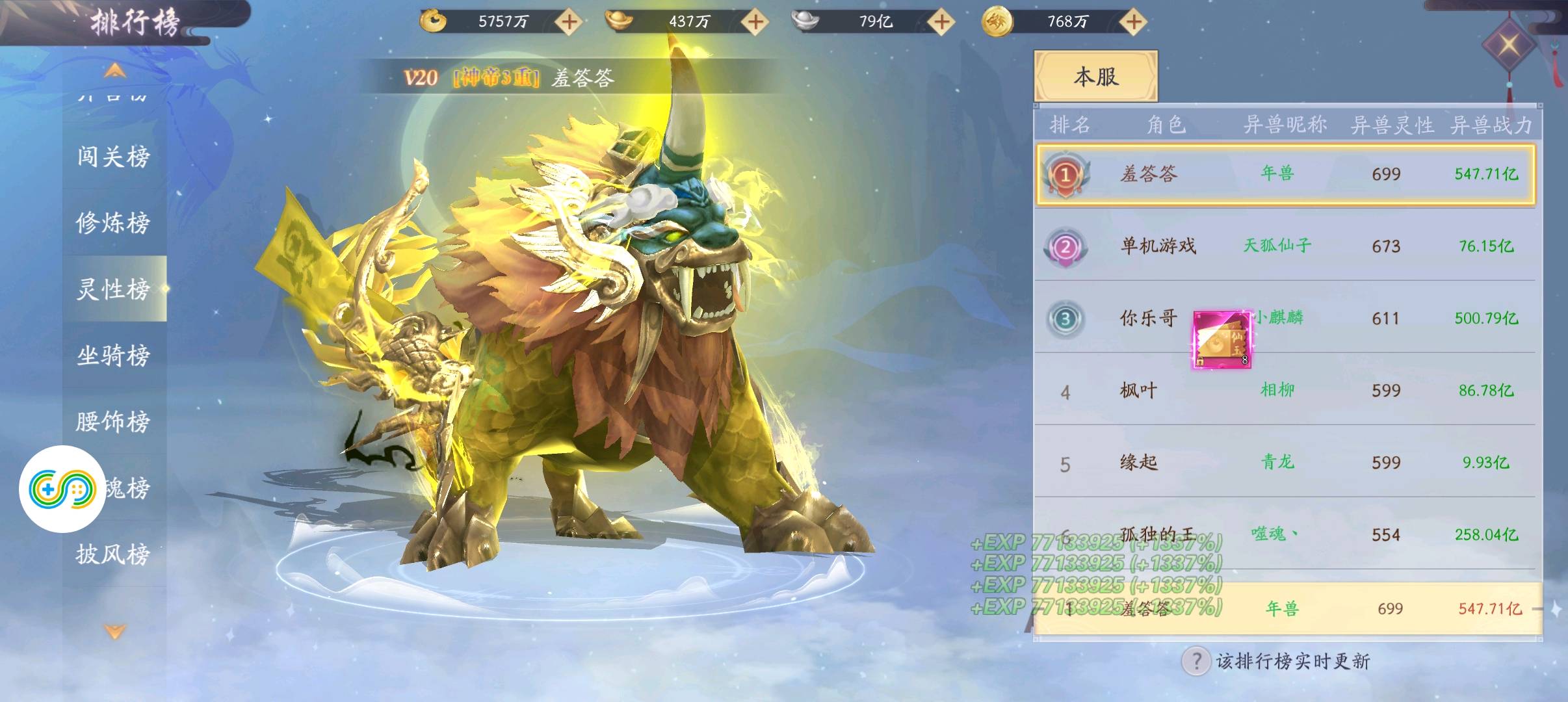Close the ranking screen with the X button

coord(1508,45)
